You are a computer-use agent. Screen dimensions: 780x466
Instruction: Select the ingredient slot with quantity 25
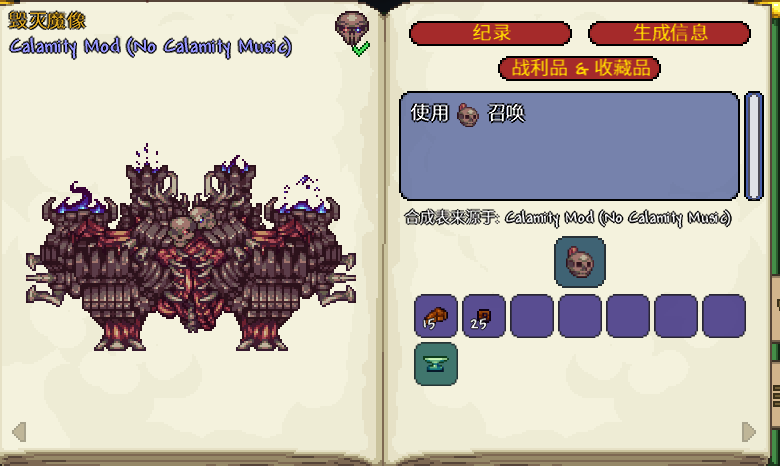coord(484,316)
